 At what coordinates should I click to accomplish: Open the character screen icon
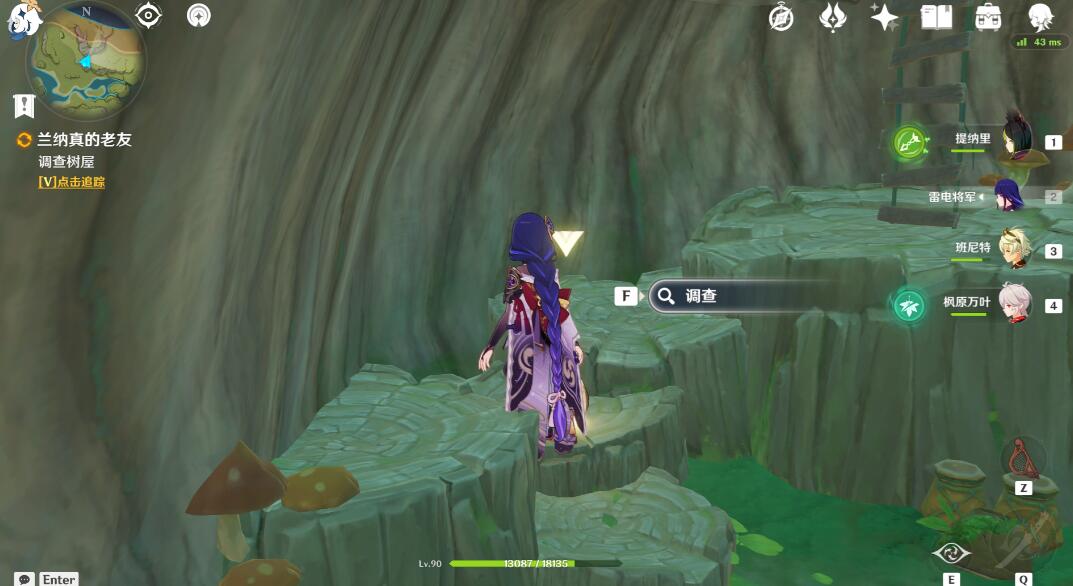[x=1041, y=17]
